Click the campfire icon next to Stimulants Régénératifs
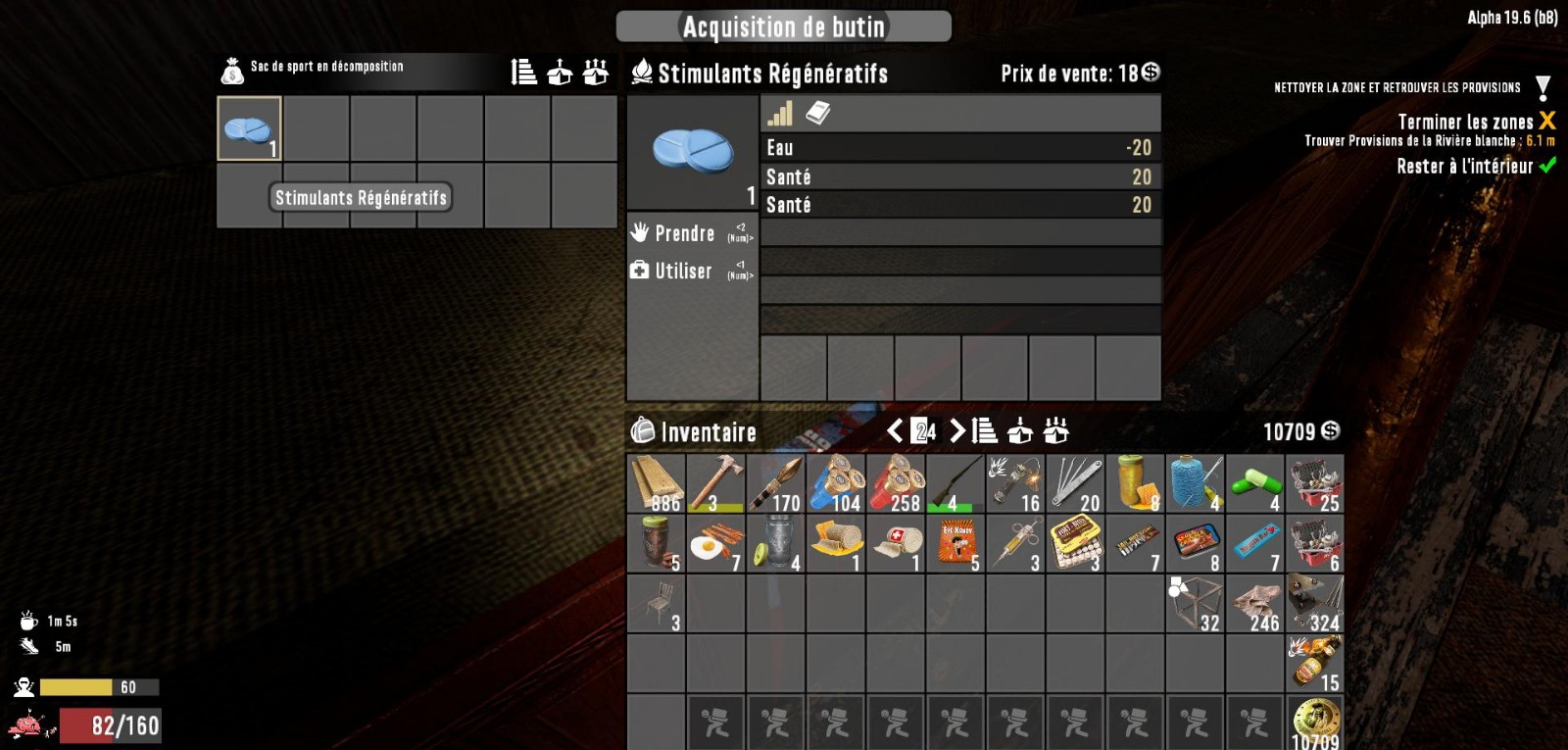 point(644,71)
